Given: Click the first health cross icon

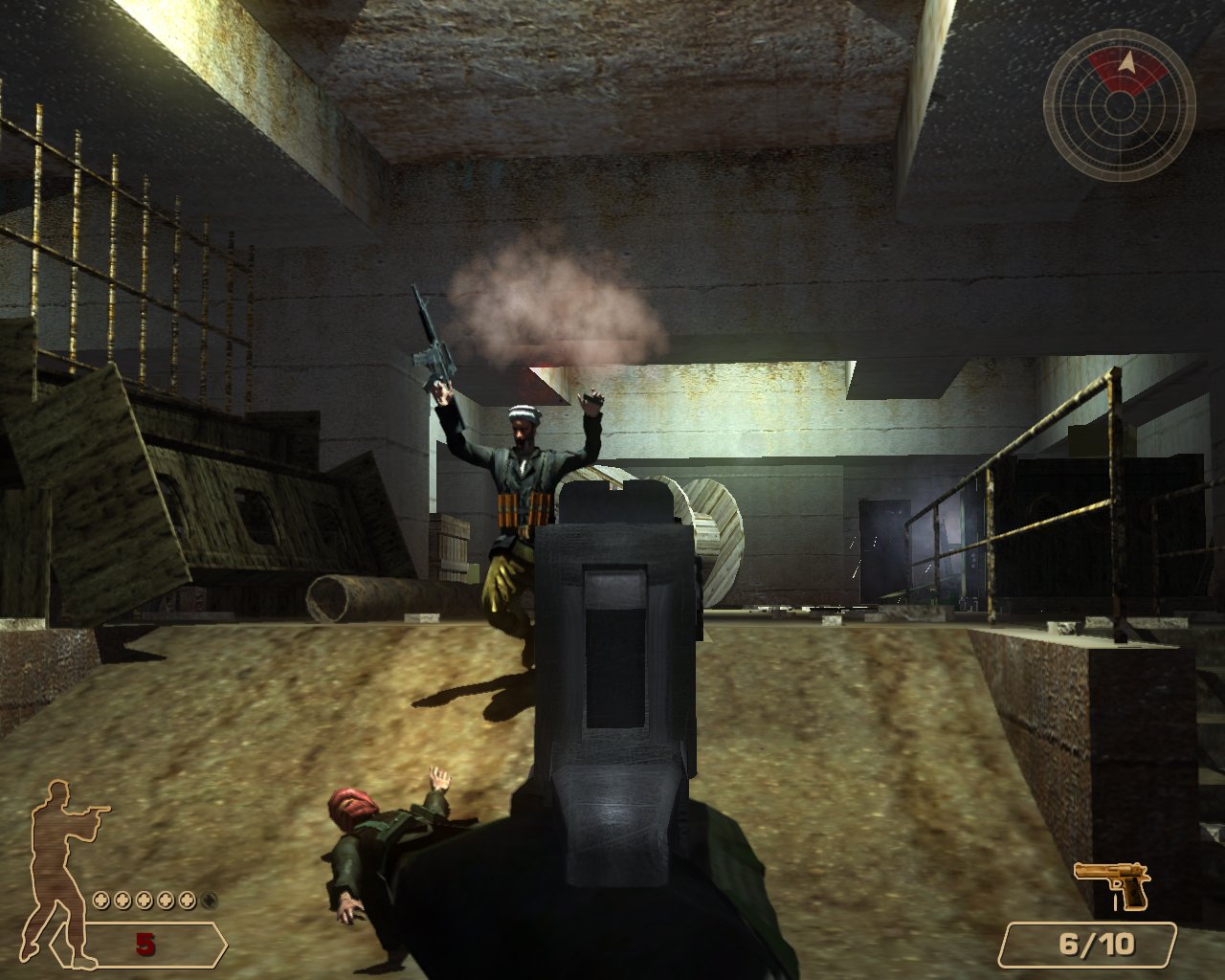Looking at the screenshot, I should click(100, 900).
